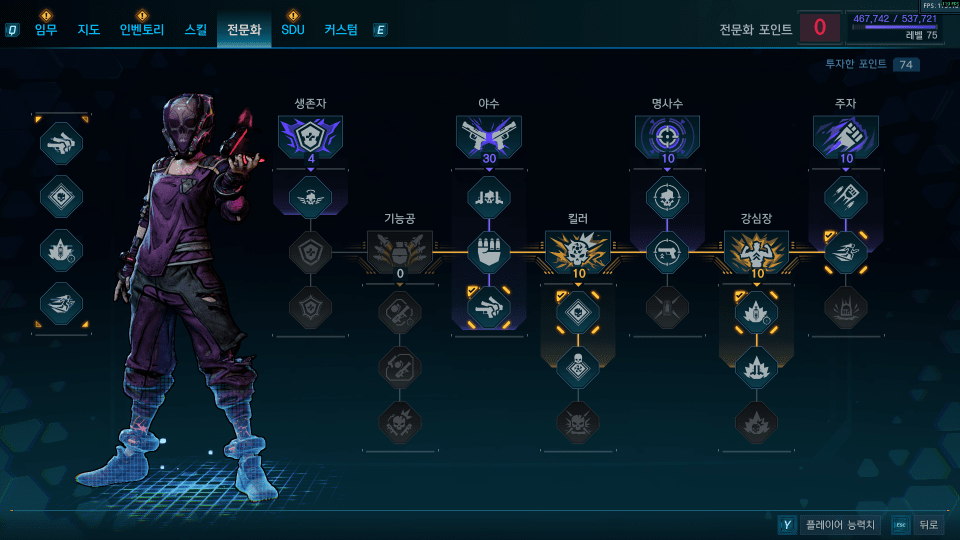
Task: Go to the SDU tab
Action: 292,30
